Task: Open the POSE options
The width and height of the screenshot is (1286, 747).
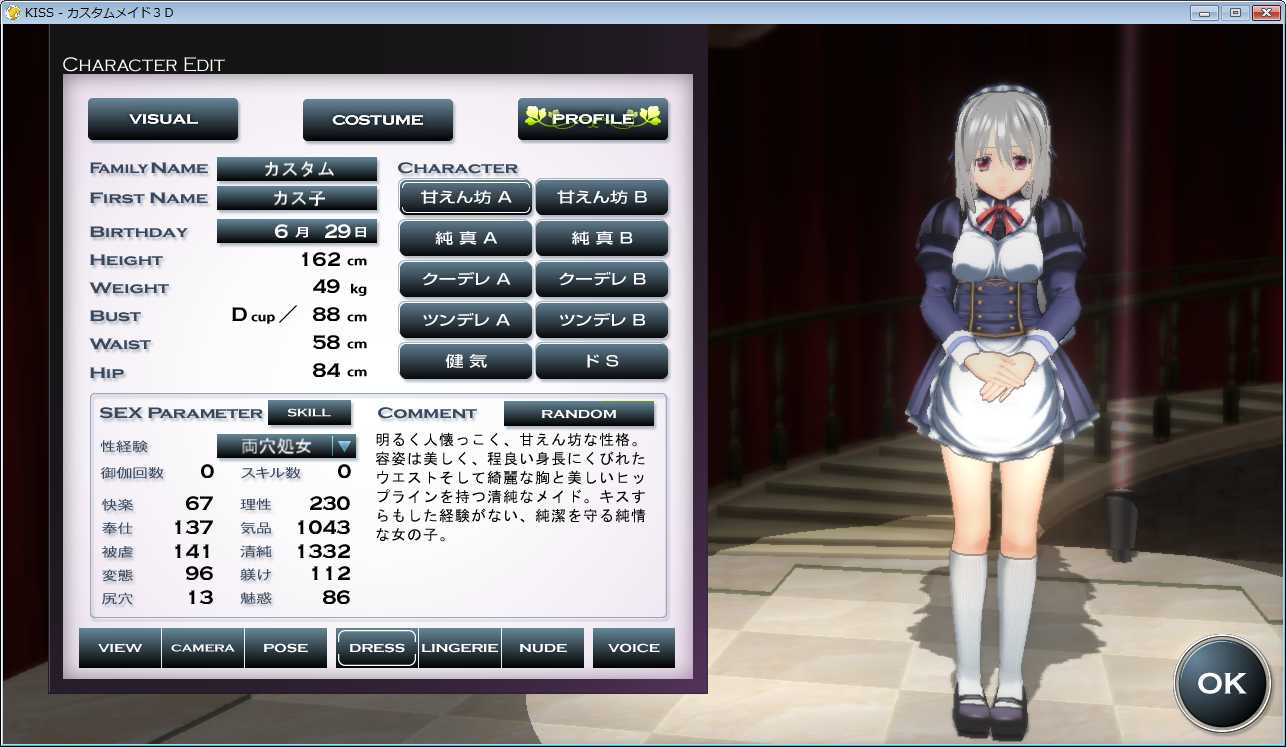Action: click(x=285, y=648)
